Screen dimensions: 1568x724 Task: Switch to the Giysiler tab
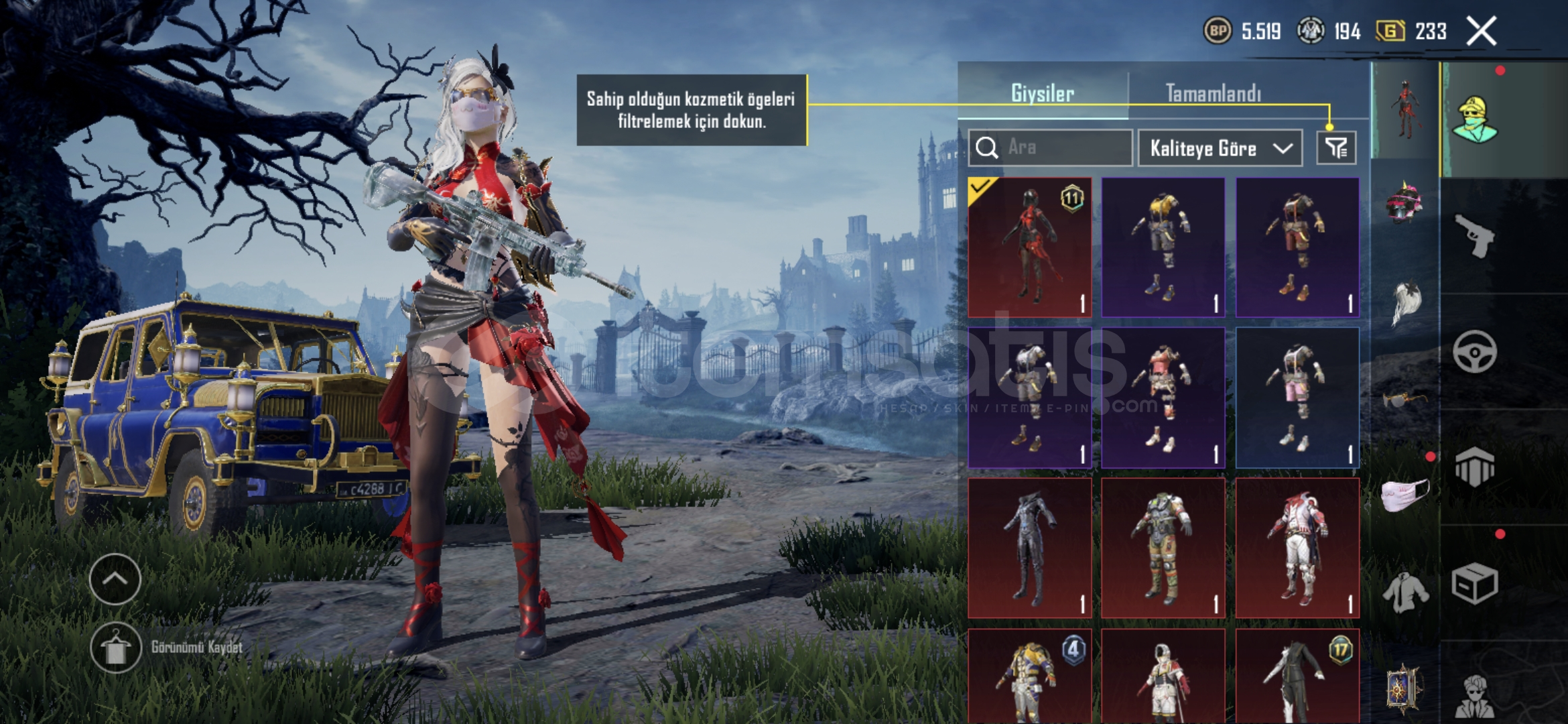[x=1042, y=93]
